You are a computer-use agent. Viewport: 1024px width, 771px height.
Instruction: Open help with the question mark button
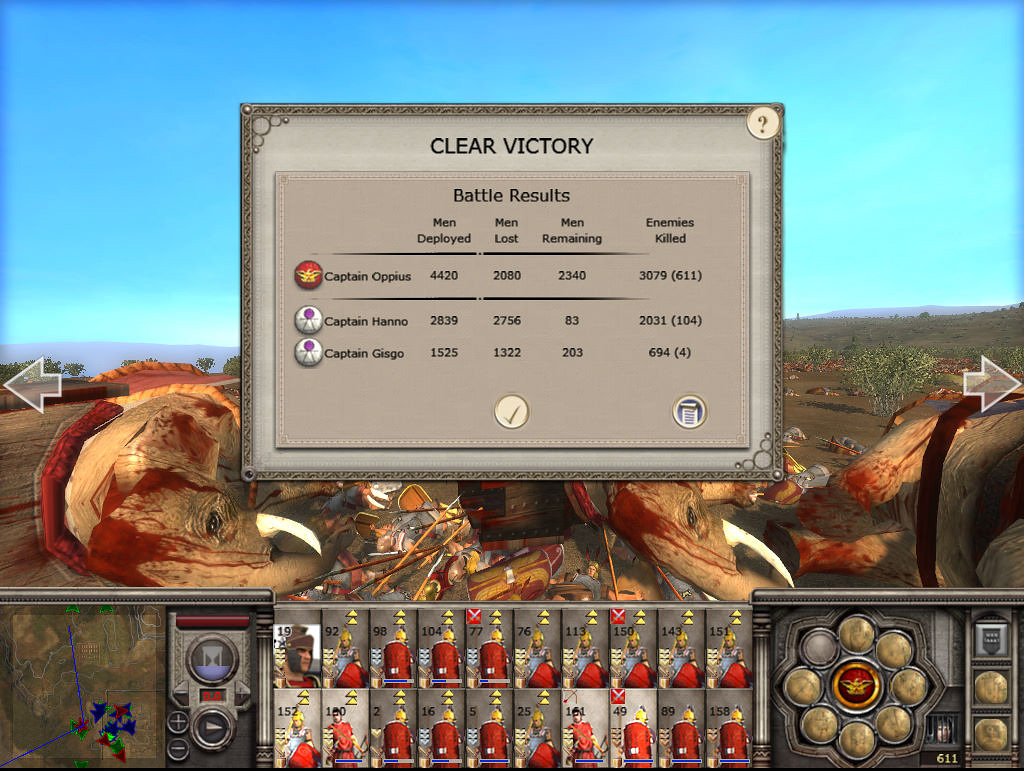coord(762,124)
